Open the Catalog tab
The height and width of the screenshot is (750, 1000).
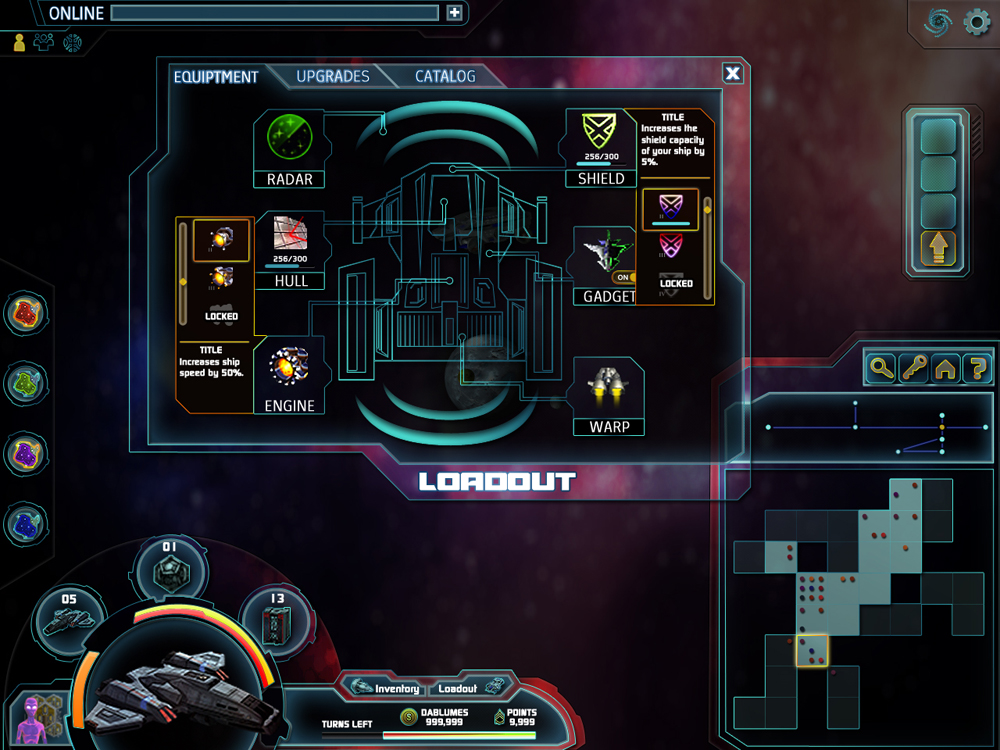pos(445,77)
